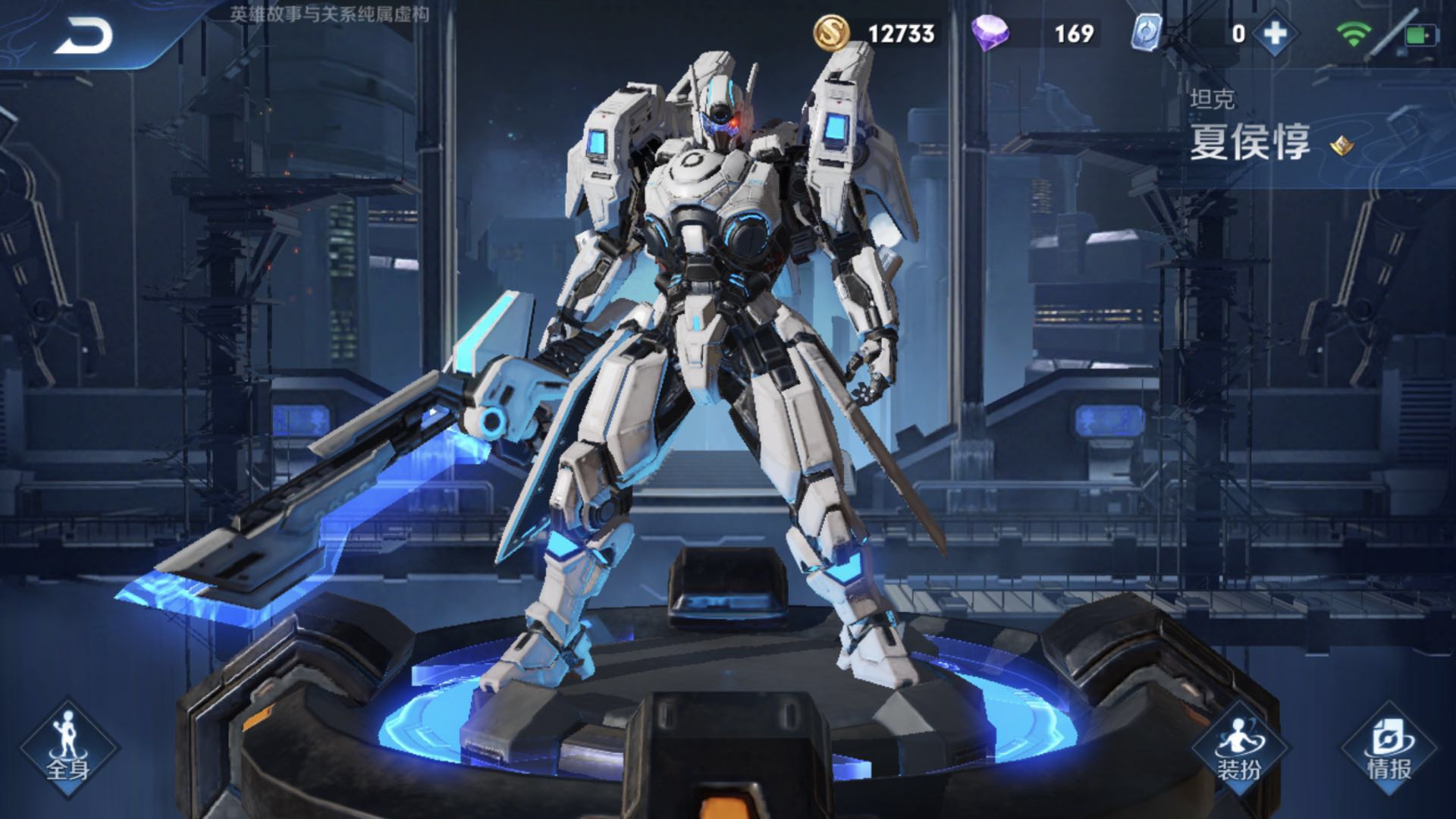Click the gold badge beside 夏侯惇
This screenshot has height=819, width=1456.
(1342, 145)
